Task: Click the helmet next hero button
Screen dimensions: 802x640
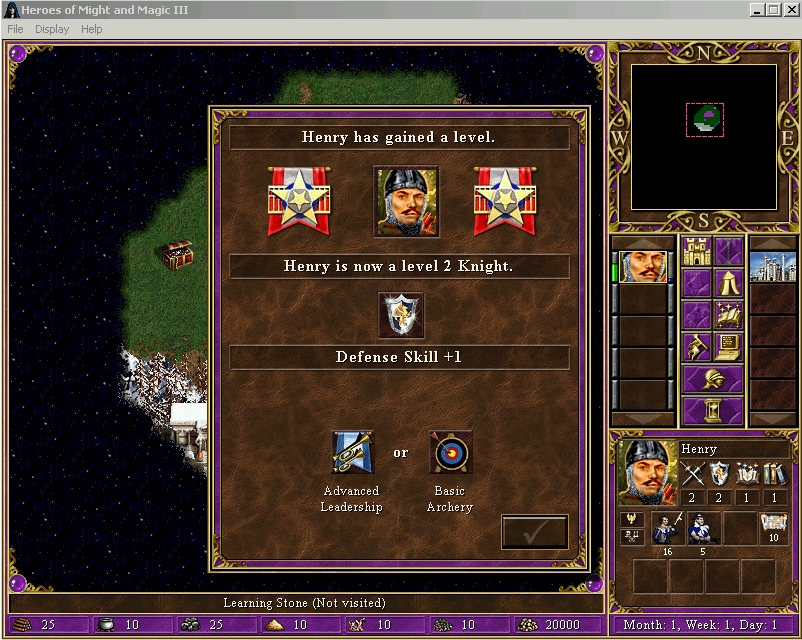Action: point(711,379)
